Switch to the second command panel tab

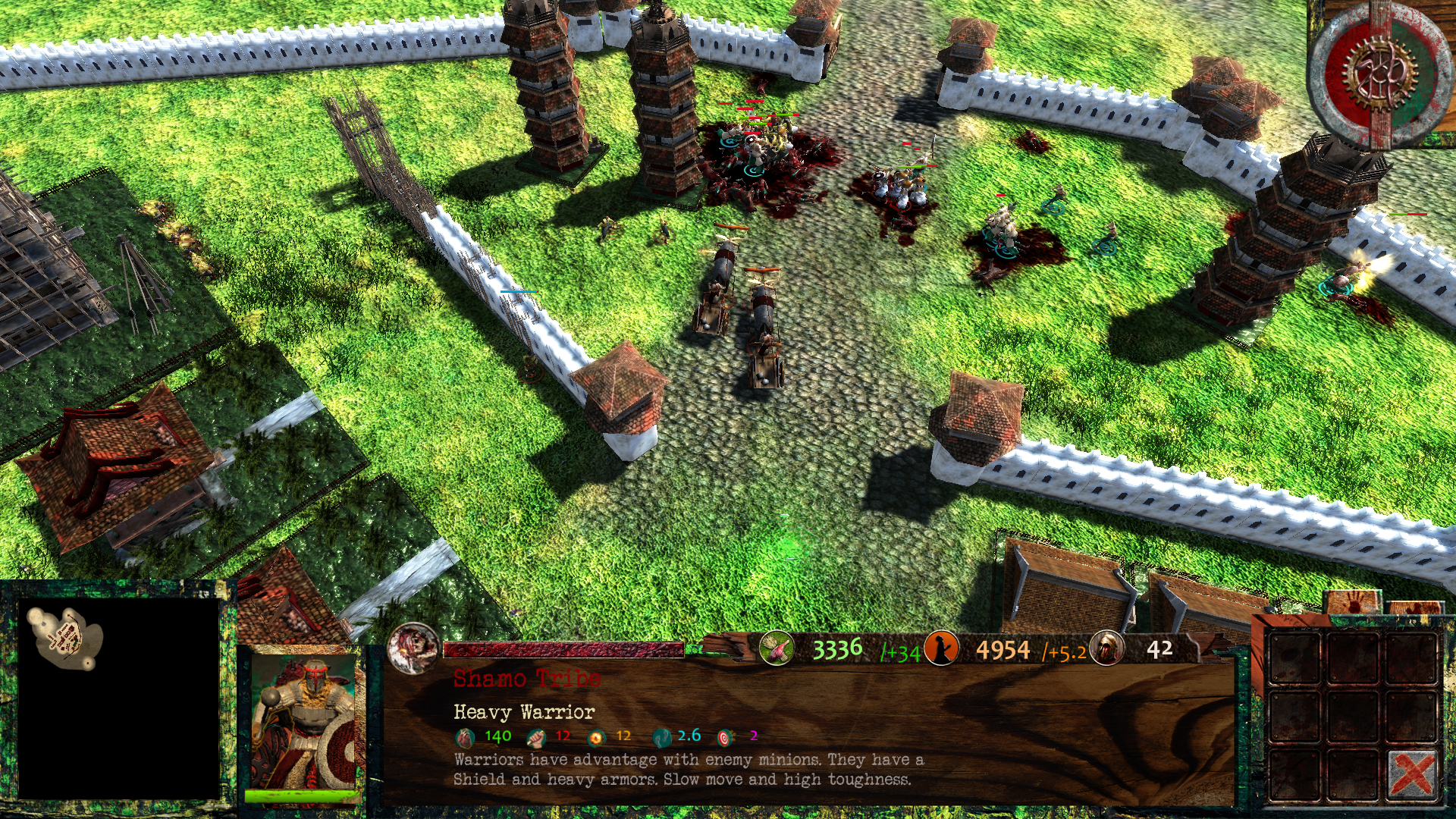coord(1414,608)
